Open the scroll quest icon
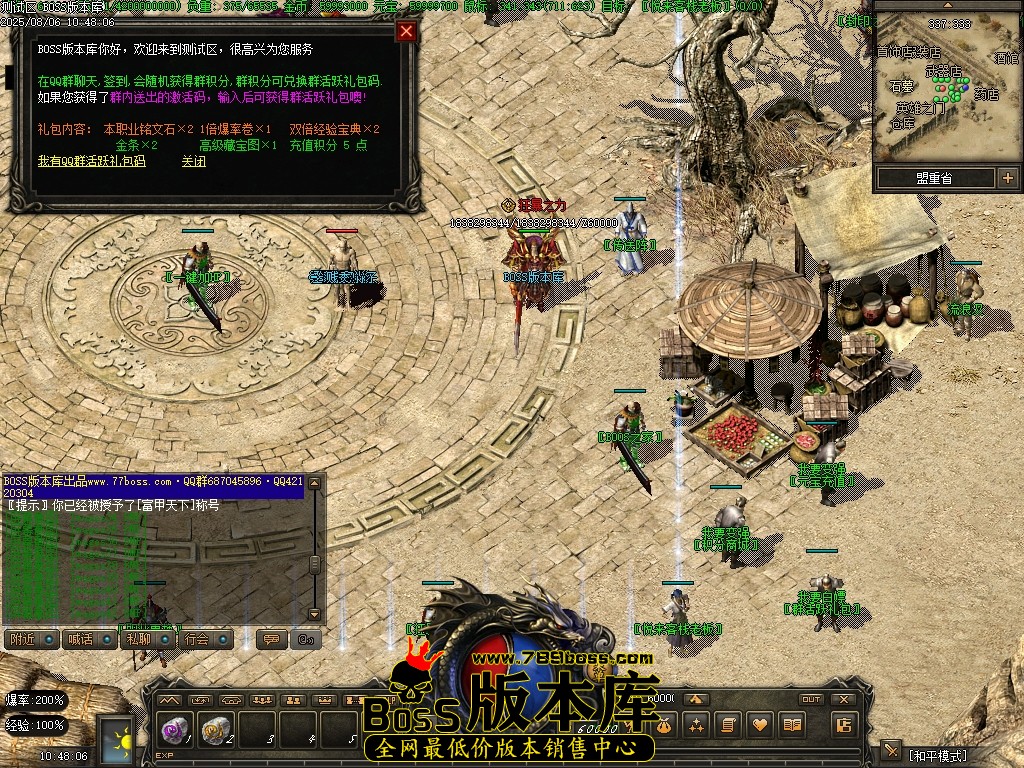The width and height of the screenshot is (1024, 768). [x=728, y=725]
